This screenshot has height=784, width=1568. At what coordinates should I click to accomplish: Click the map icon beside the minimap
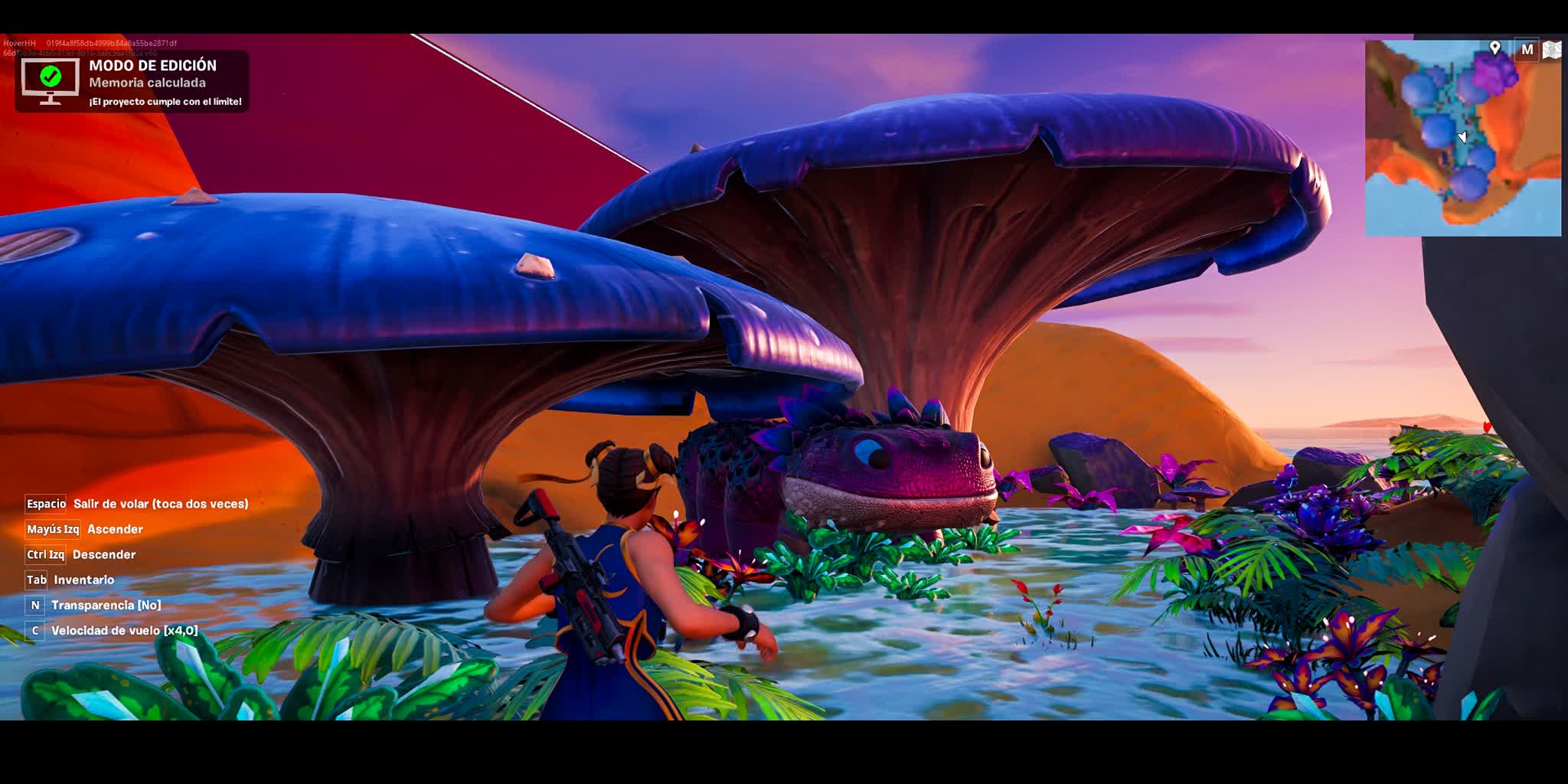tap(1553, 48)
